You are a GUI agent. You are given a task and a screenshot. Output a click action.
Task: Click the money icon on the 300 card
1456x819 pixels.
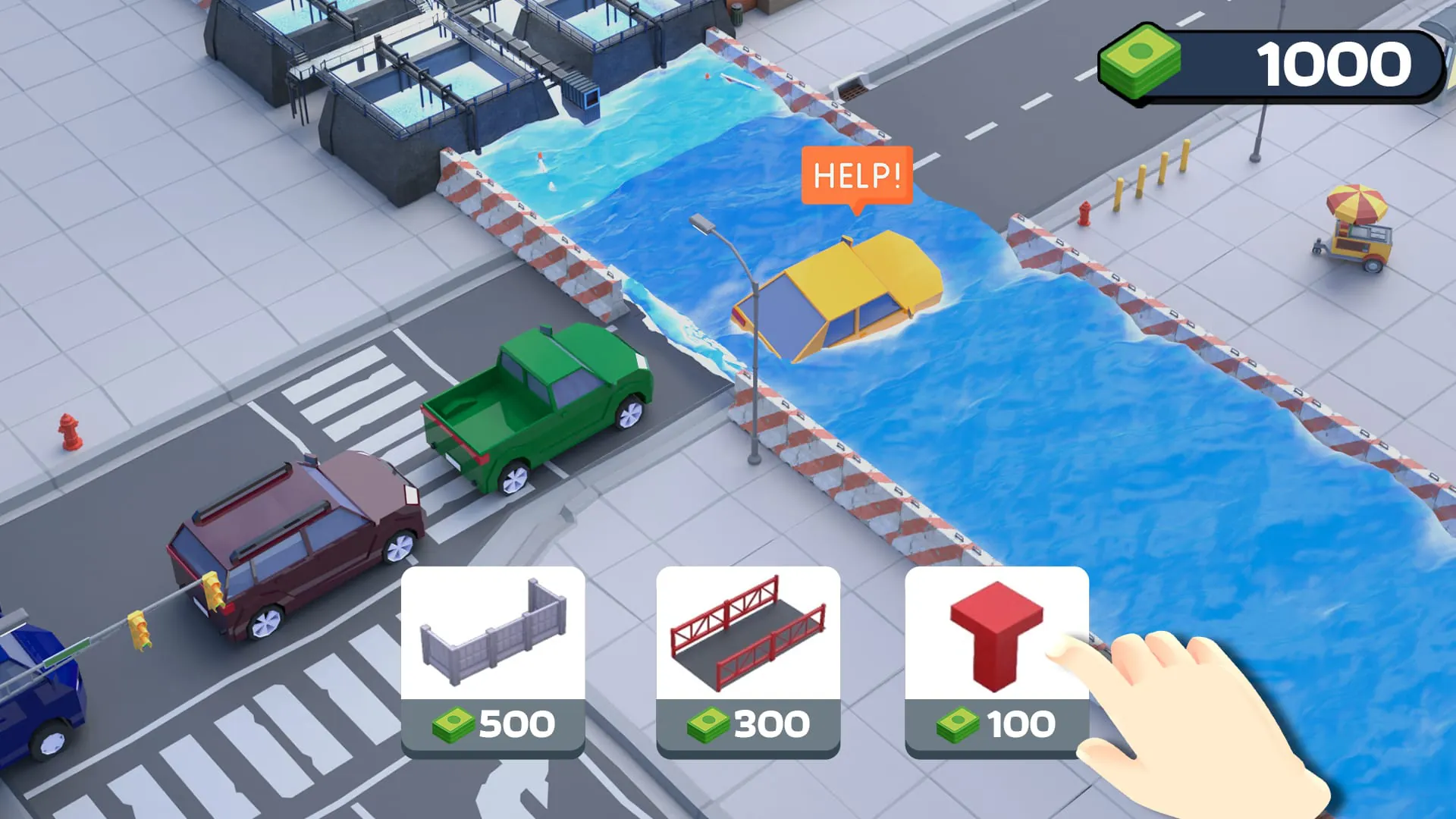[x=705, y=724]
